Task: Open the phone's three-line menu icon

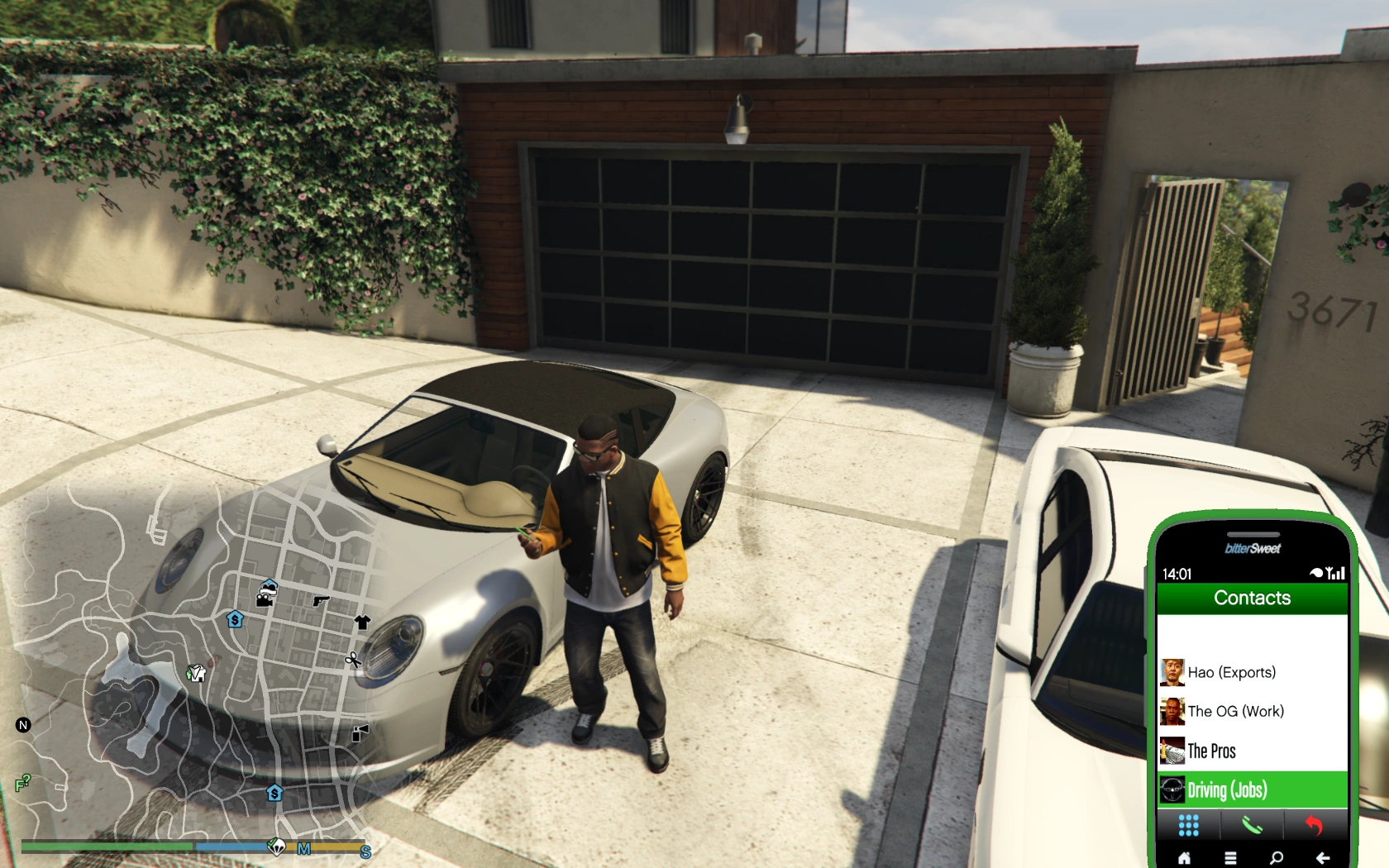Action: [x=1230, y=858]
